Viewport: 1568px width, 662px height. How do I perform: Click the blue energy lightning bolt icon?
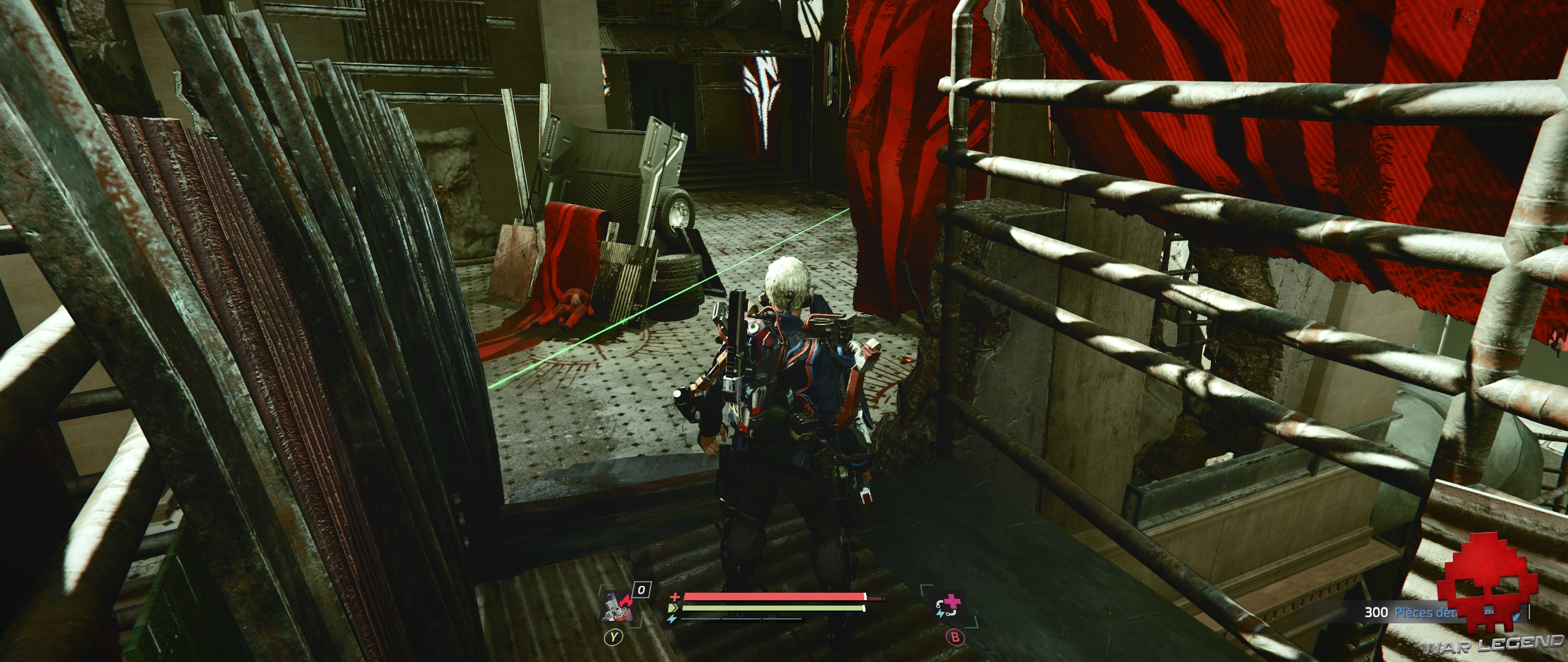tap(673, 619)
